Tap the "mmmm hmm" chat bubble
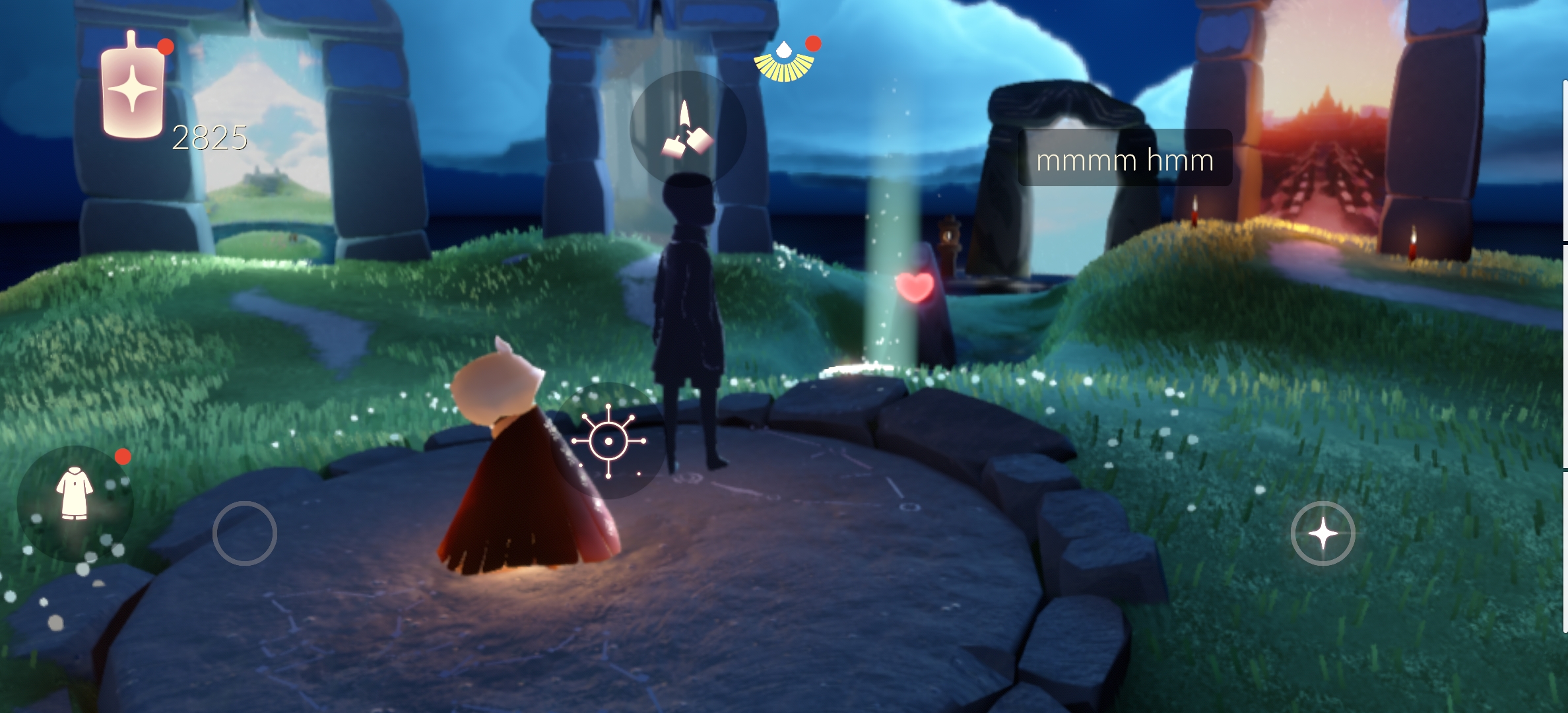 tap(1125, 159)
